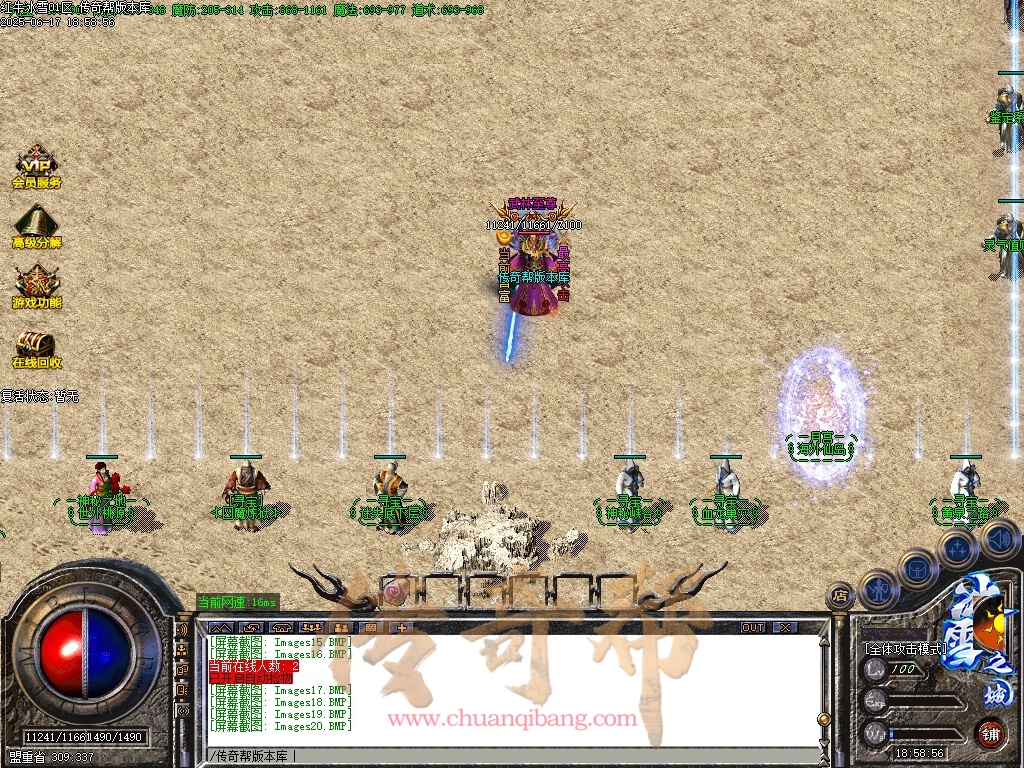Screen dimensions: 1024x768
Task: Open the character equipment panel icon
Action: 877,588
